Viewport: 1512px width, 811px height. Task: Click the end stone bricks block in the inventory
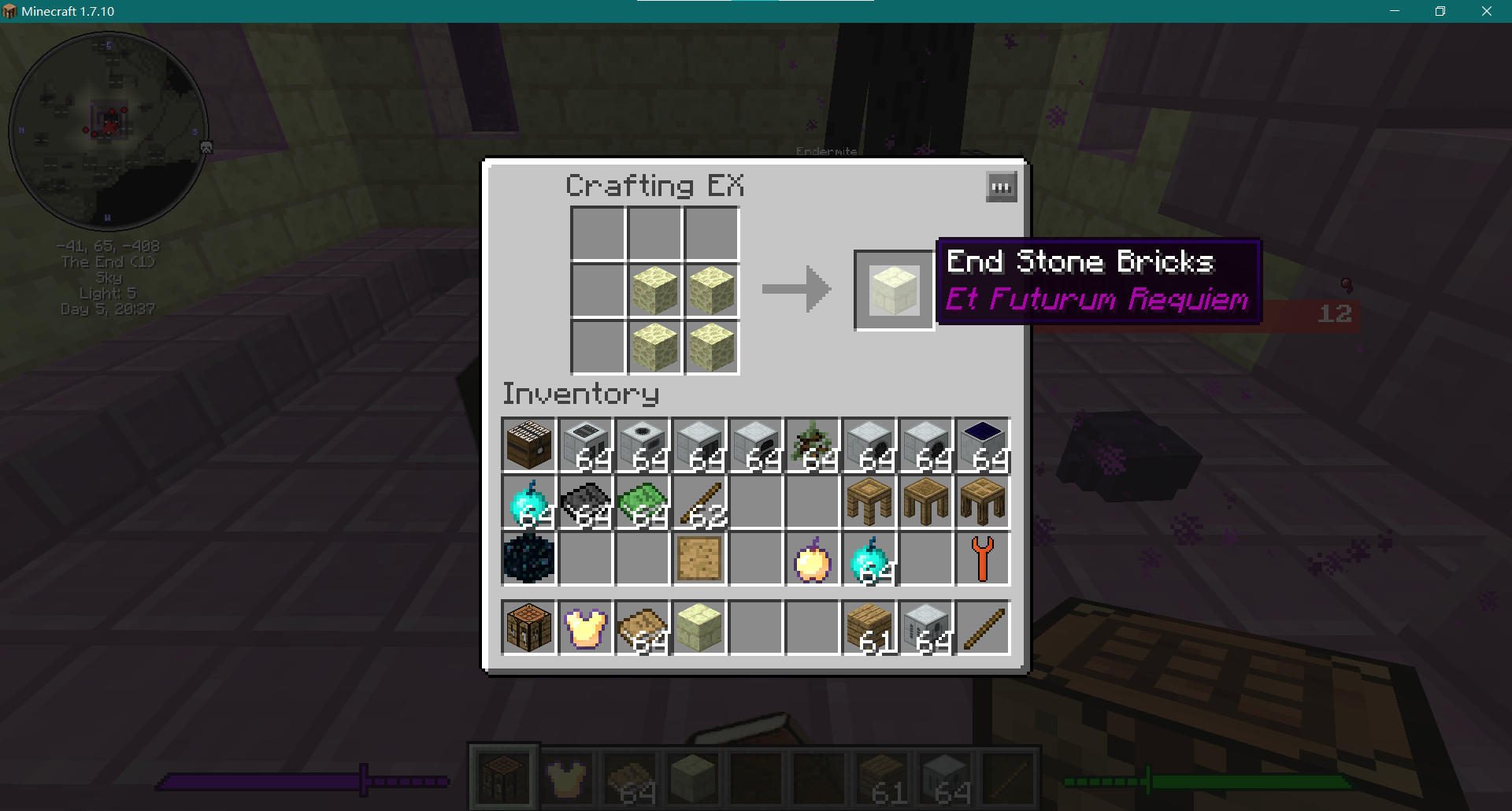click(x=699, y=628)
